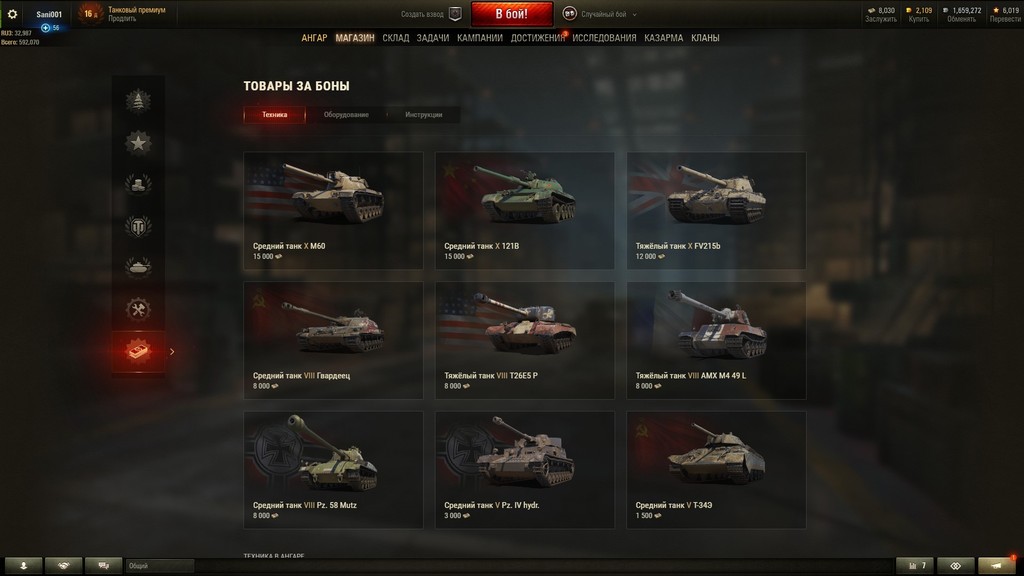Show the Достижения page
This screenshot has width=1024, height=576.
538,38
